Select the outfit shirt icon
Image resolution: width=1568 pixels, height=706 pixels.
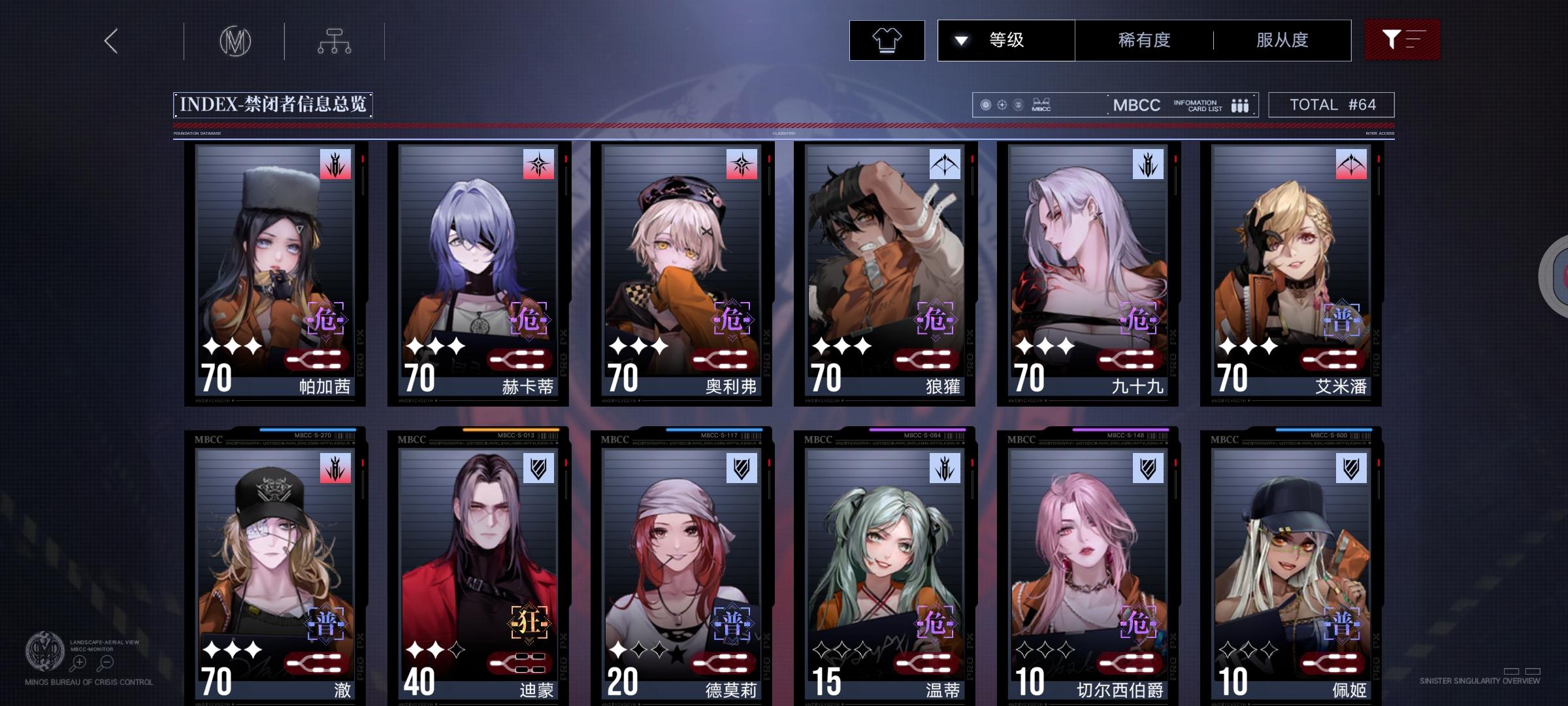[x=887, y=40]
